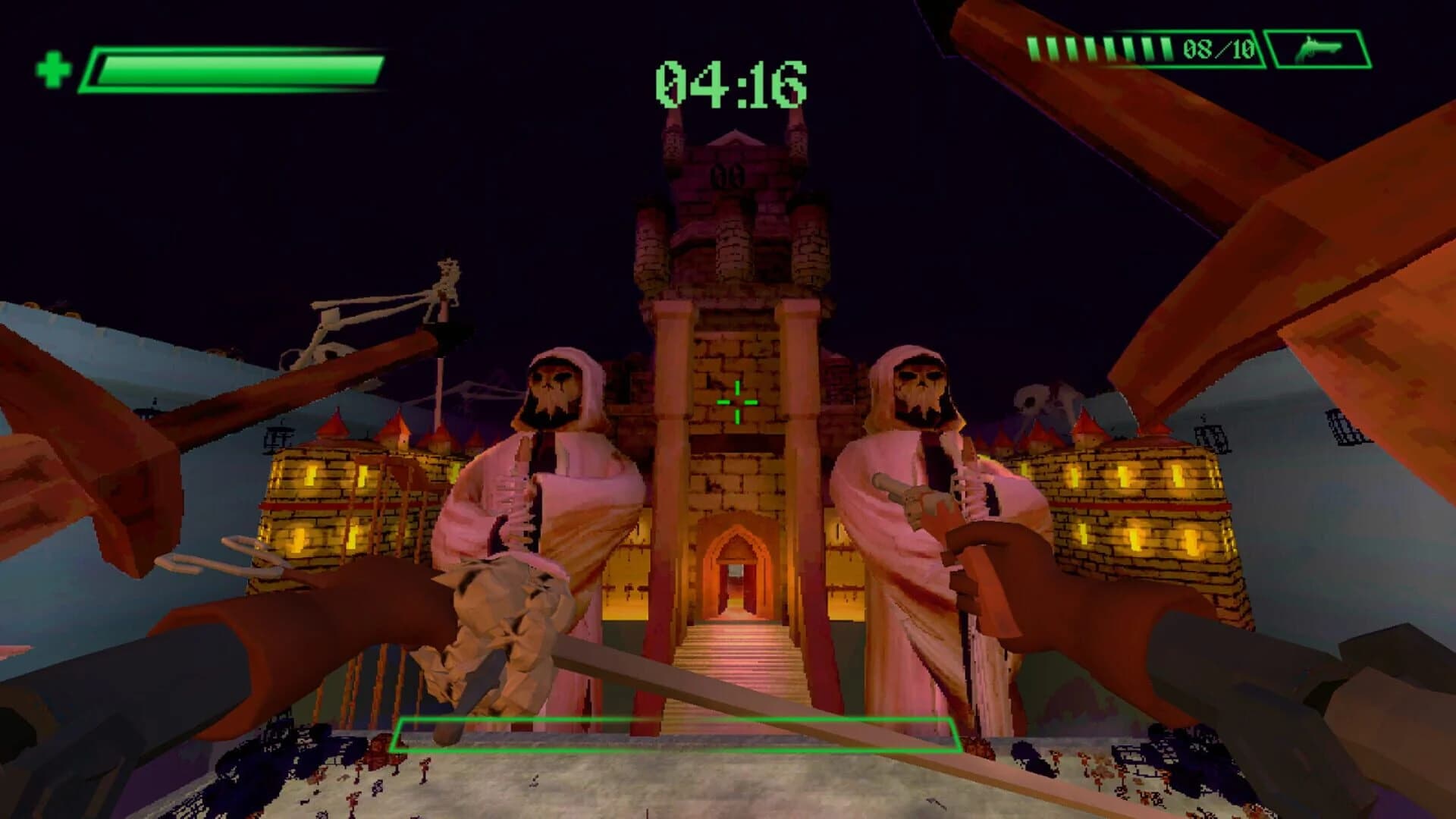Click the ammo counter reading 08/10
The image size is (1456, 819).
[x=1219, y=49]
